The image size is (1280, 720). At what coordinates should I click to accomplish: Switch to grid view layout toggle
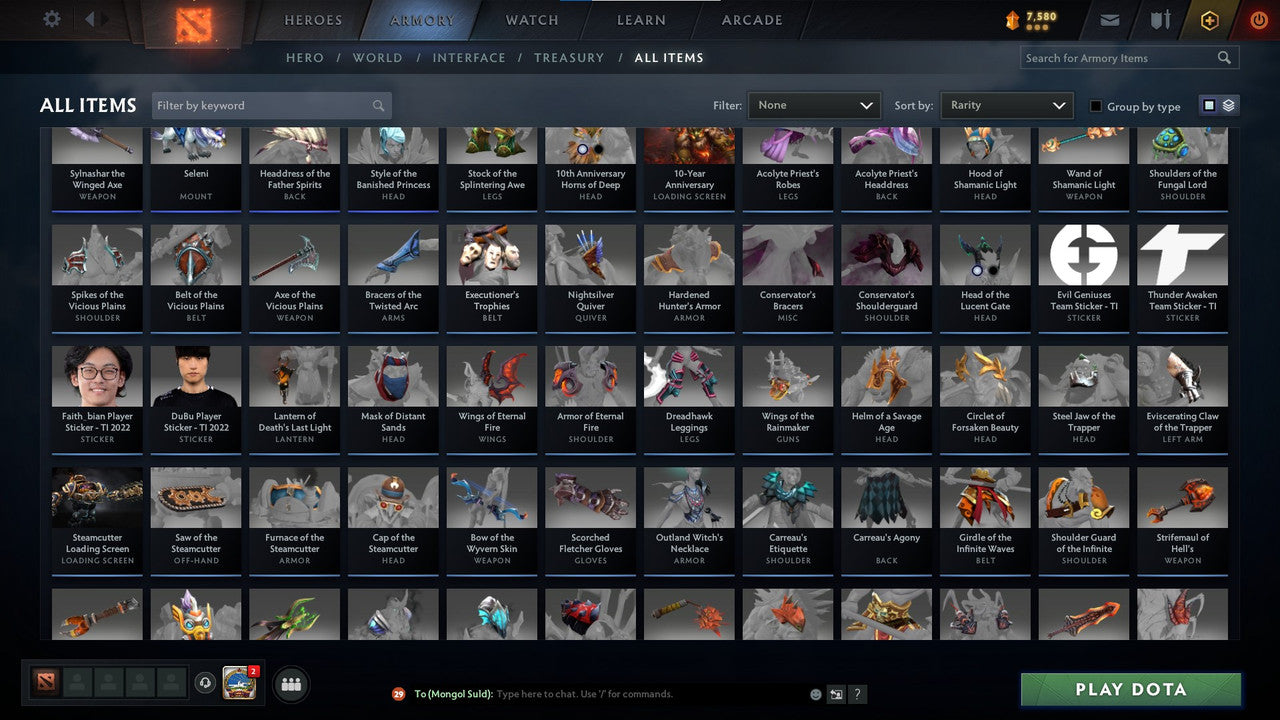click(x=1211, y=104)
